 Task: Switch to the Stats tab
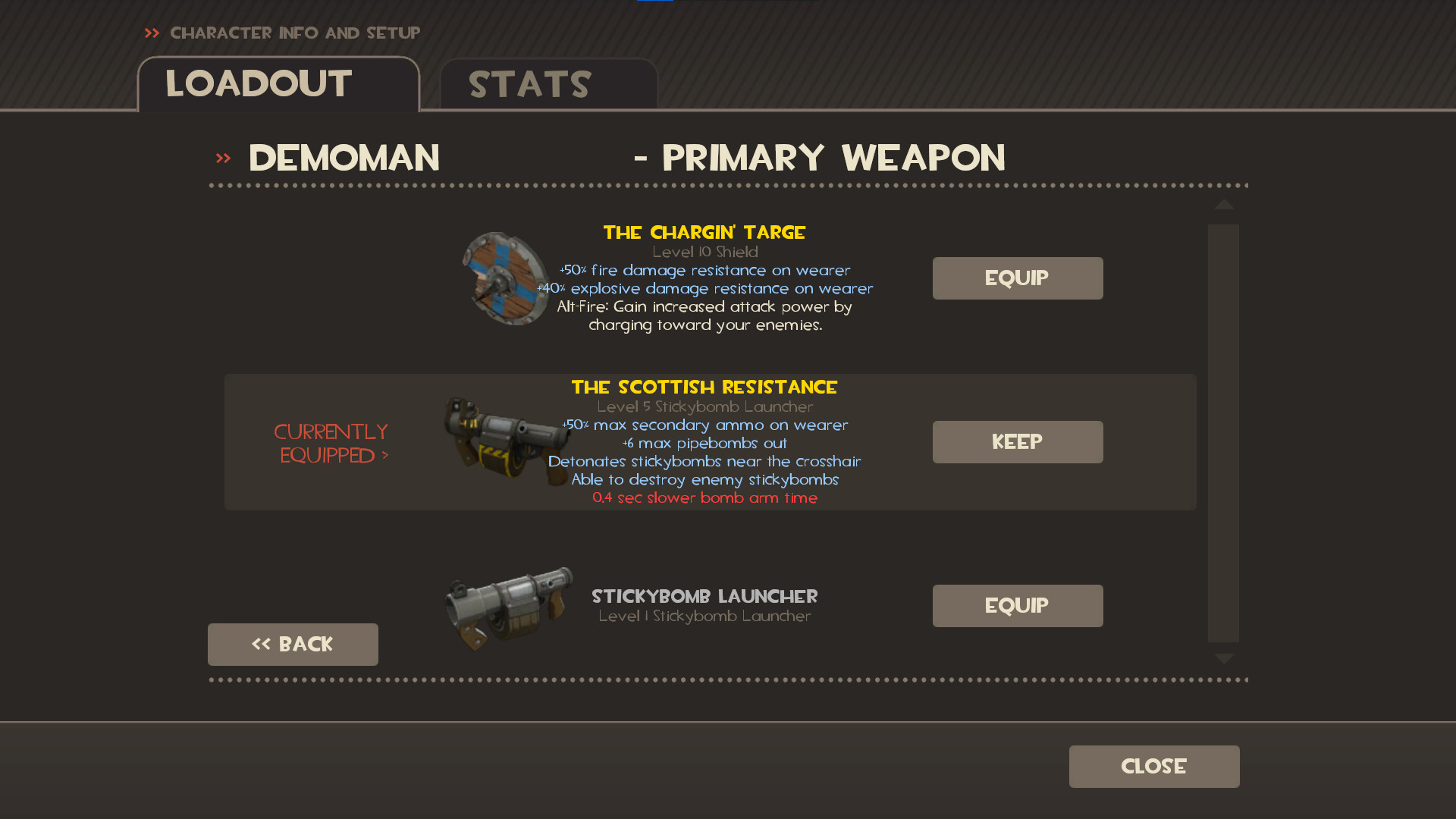(x=529, y=84)
